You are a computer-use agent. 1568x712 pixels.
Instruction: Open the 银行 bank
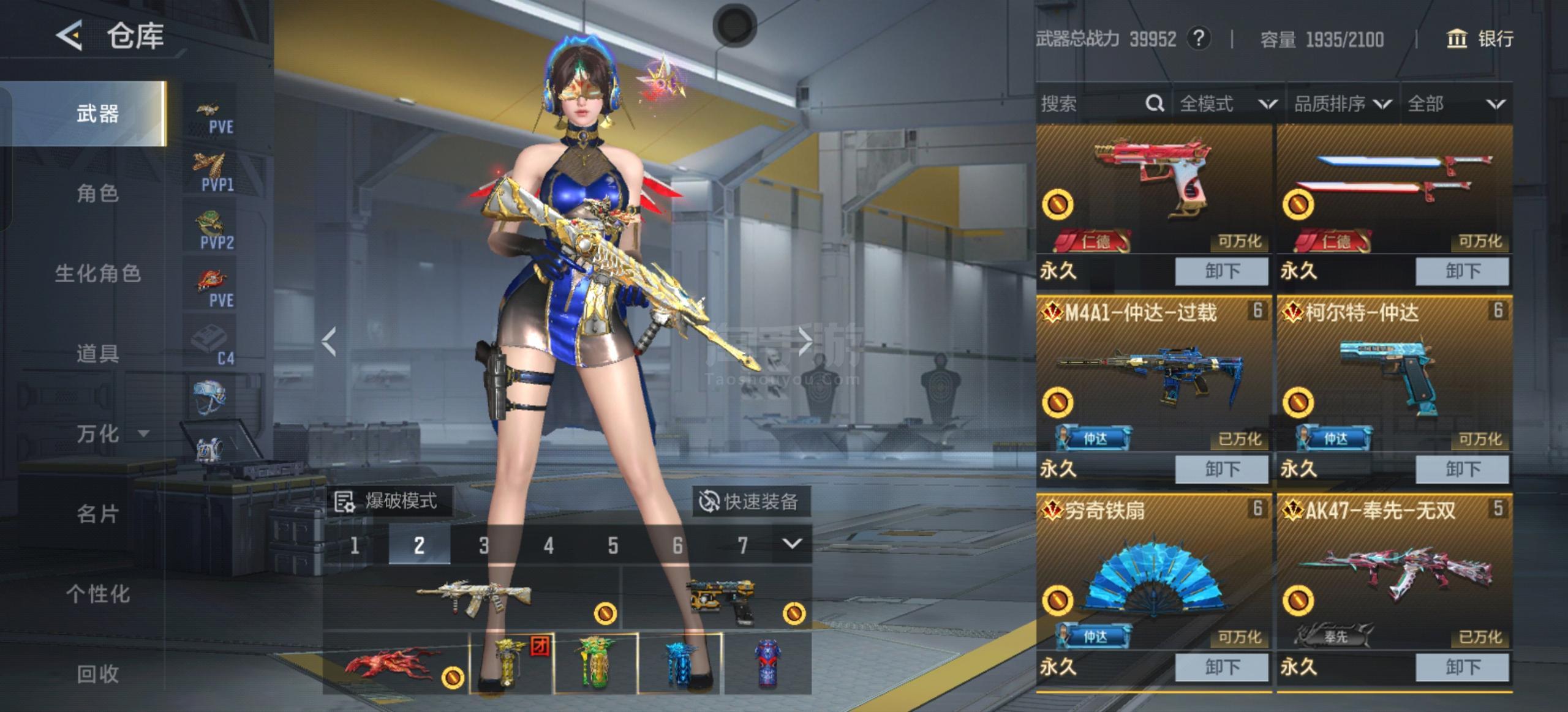point(1480,39)
